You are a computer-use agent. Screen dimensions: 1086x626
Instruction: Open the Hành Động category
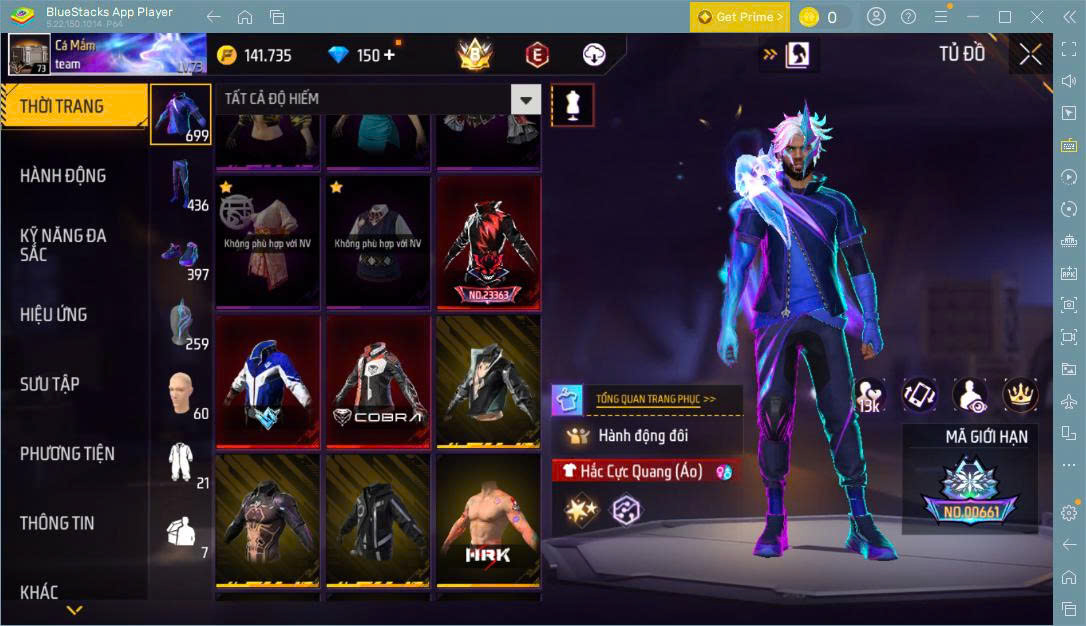coord(63,176)
